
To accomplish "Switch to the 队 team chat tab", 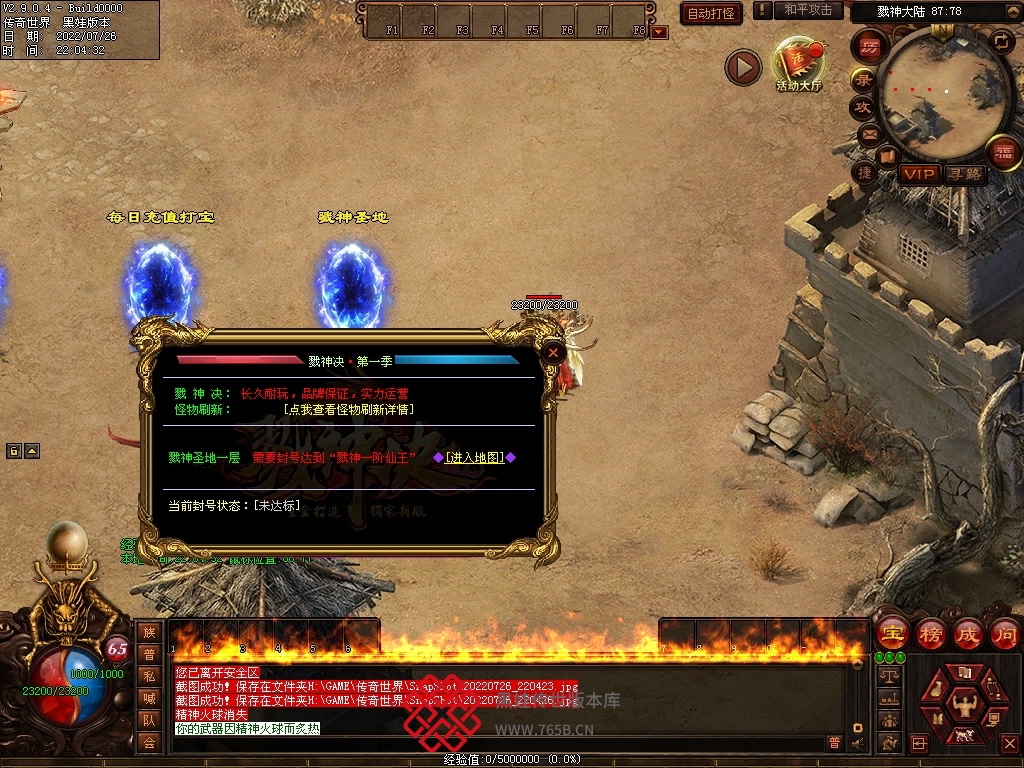I will tap(149, 720).
